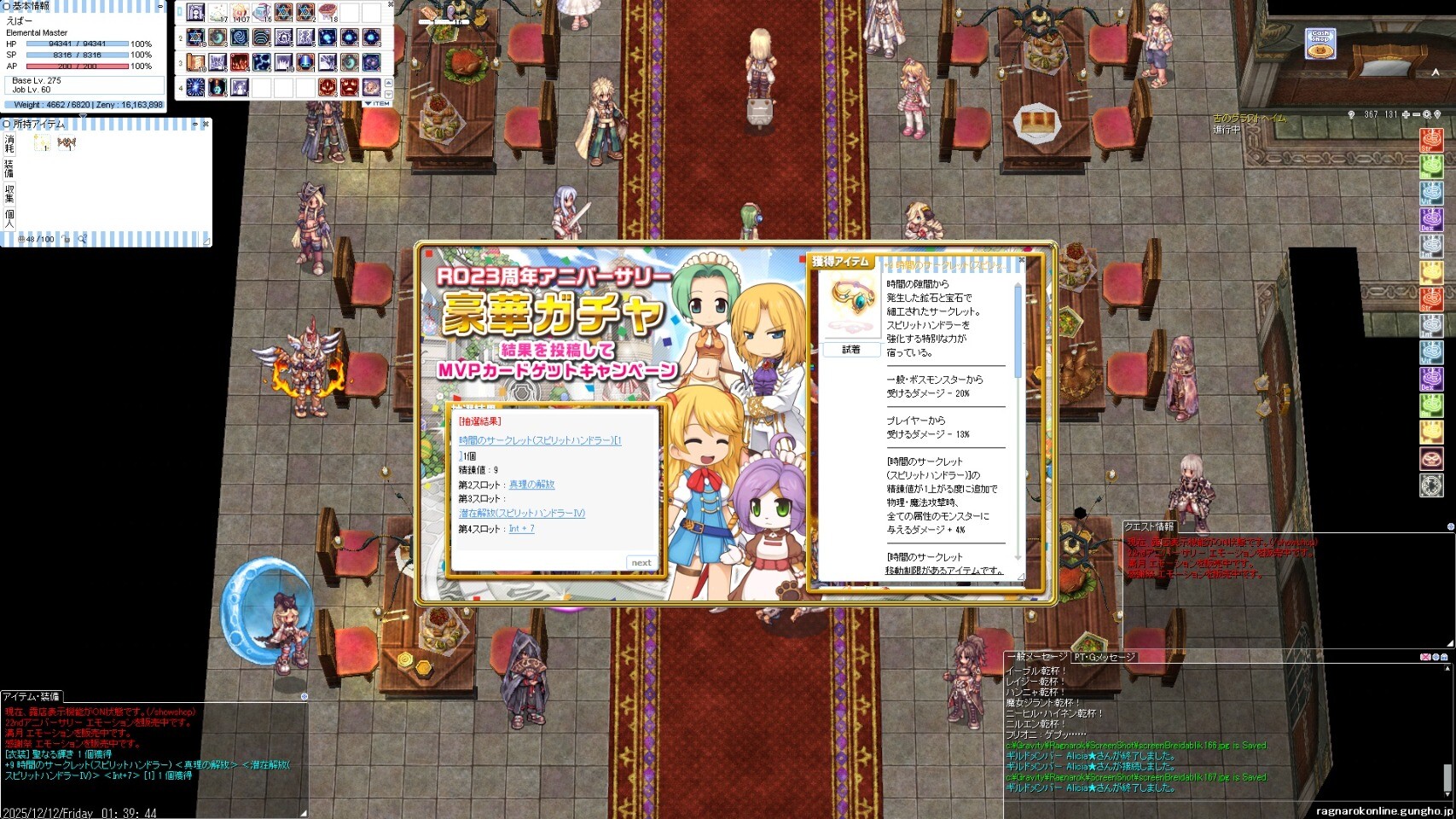
Task: Open the 潜在解放 enchant link
Action: coord(521,514)
